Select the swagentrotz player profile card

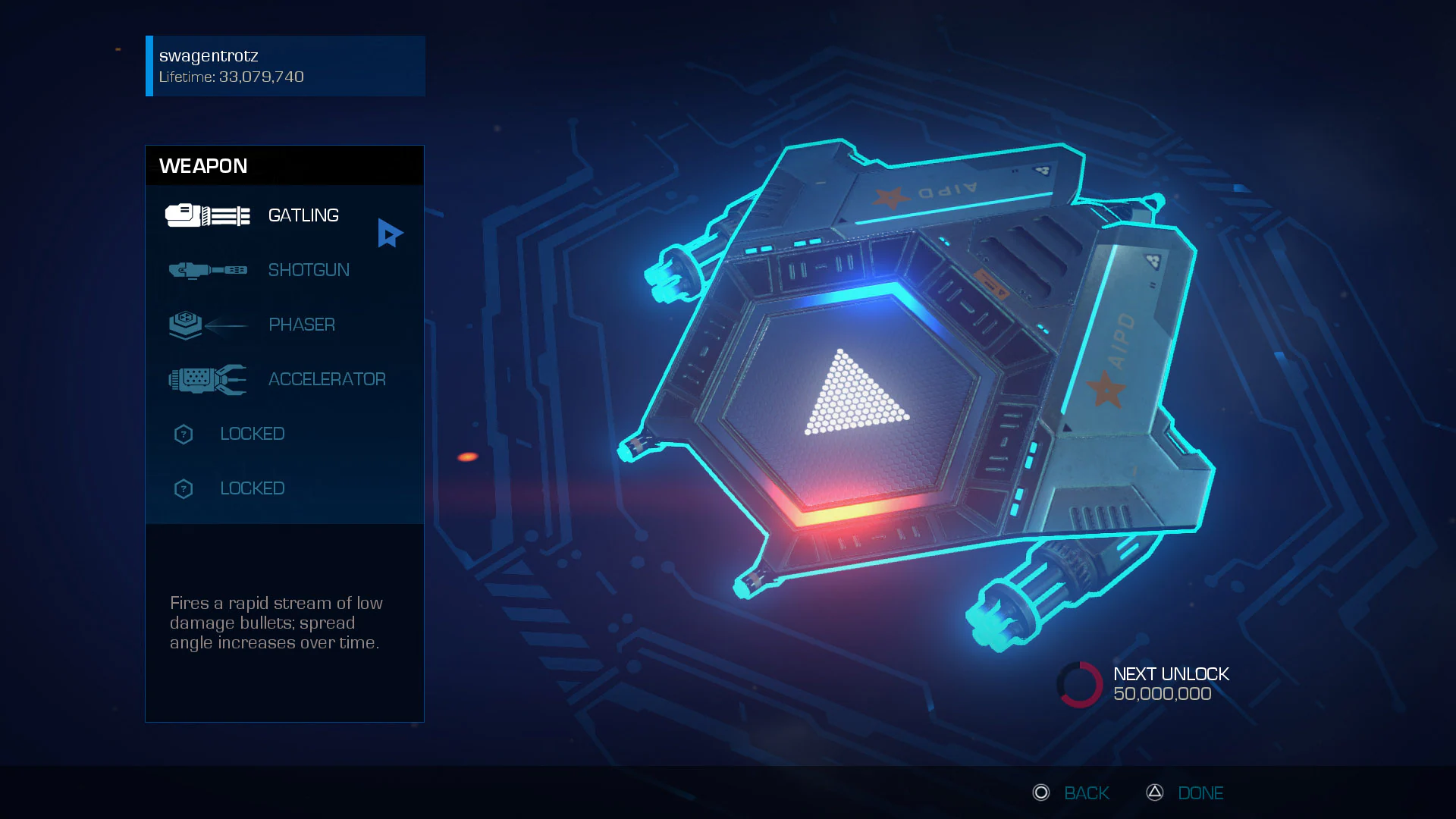(284, 66)
